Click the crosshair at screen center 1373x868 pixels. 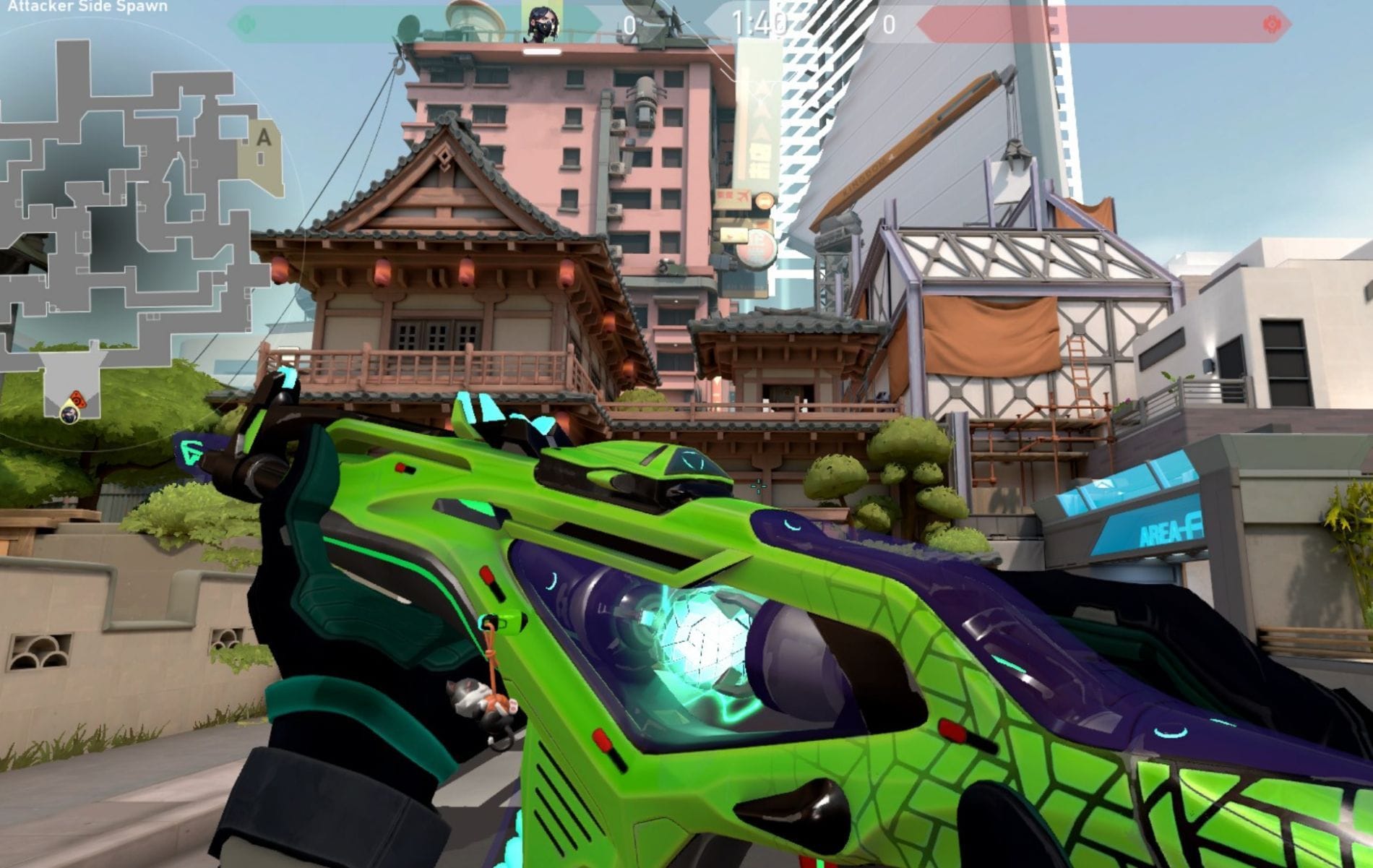[x=759, y=488]
